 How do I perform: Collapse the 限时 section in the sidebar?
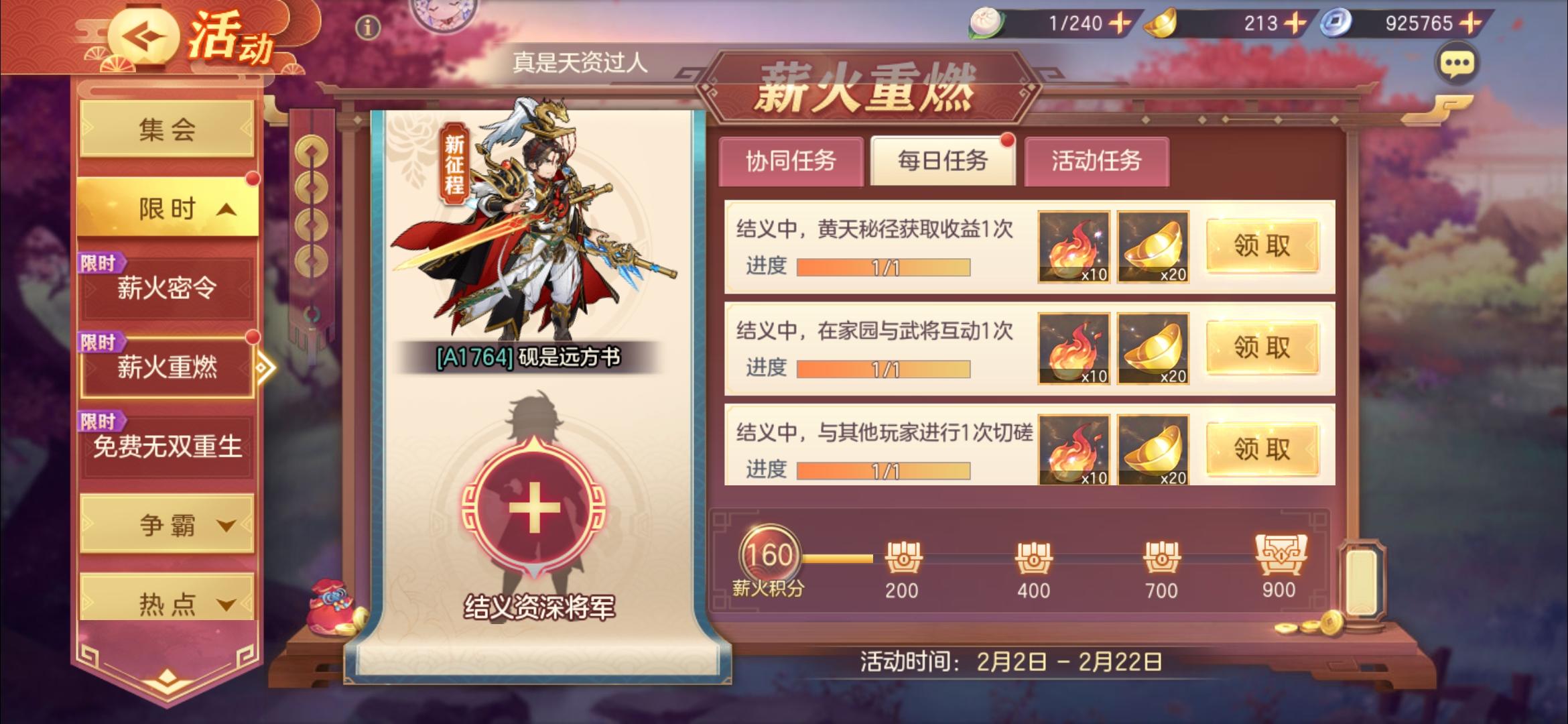(x=166, y=208)
